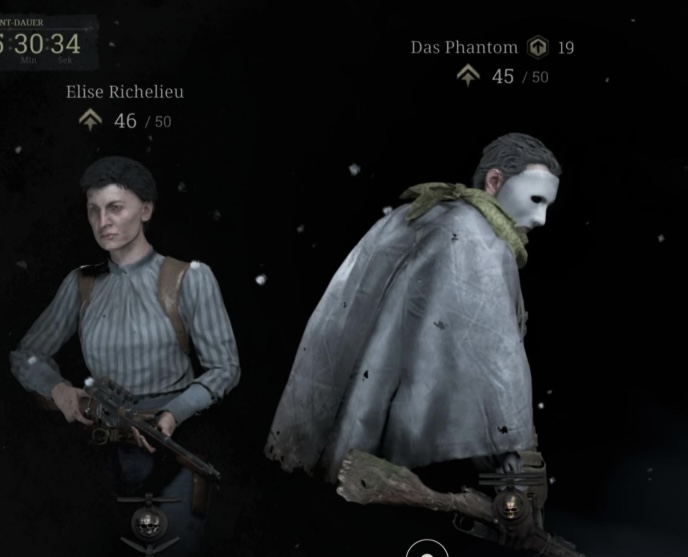688x557 pixels.
Task: Click the prestige badge beside Das Phantom
Action: (x=538, y=47)
